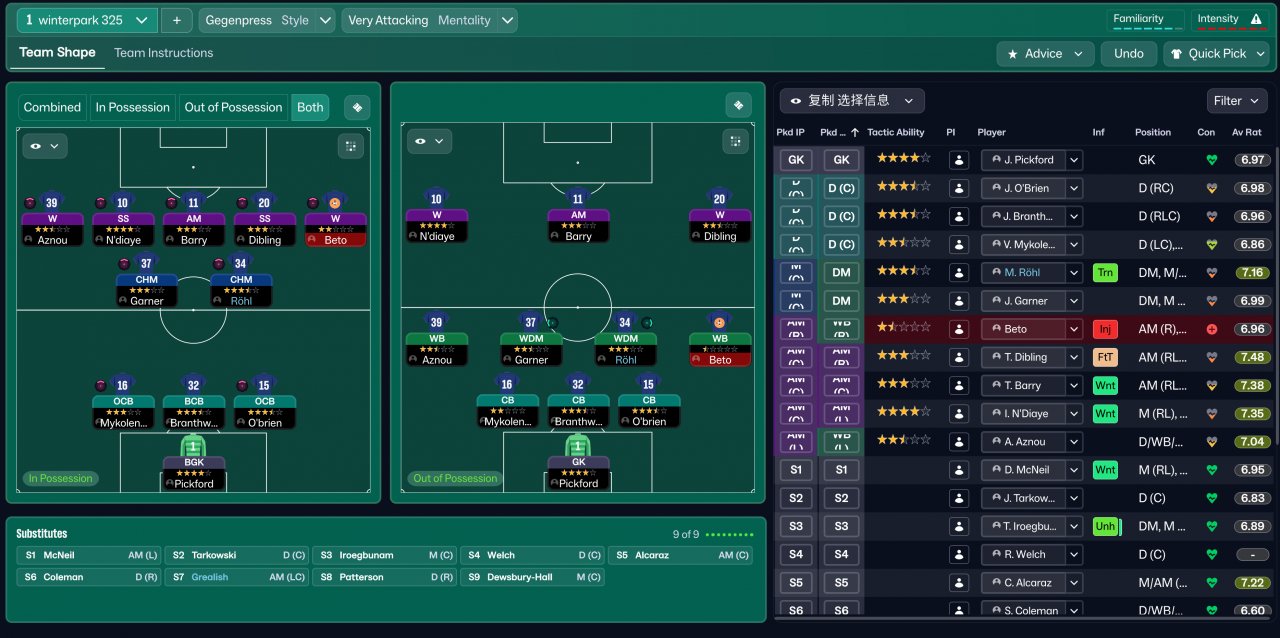Sort the list by Tactic Ability column
The width and height of the screenshot is (1280, 638).
click(x=895, y=132)
